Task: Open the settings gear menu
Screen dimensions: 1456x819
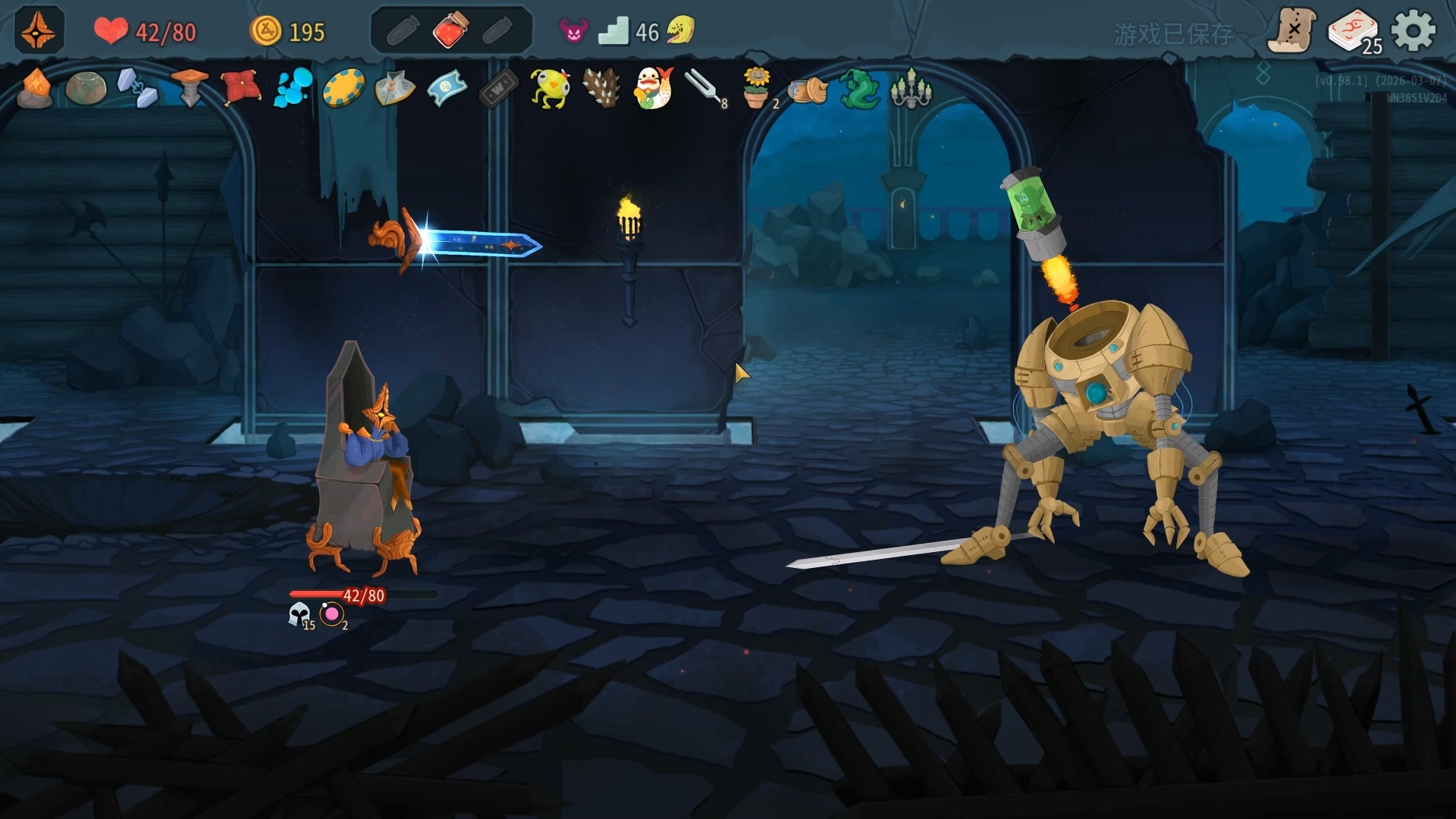Action: 1414,31
